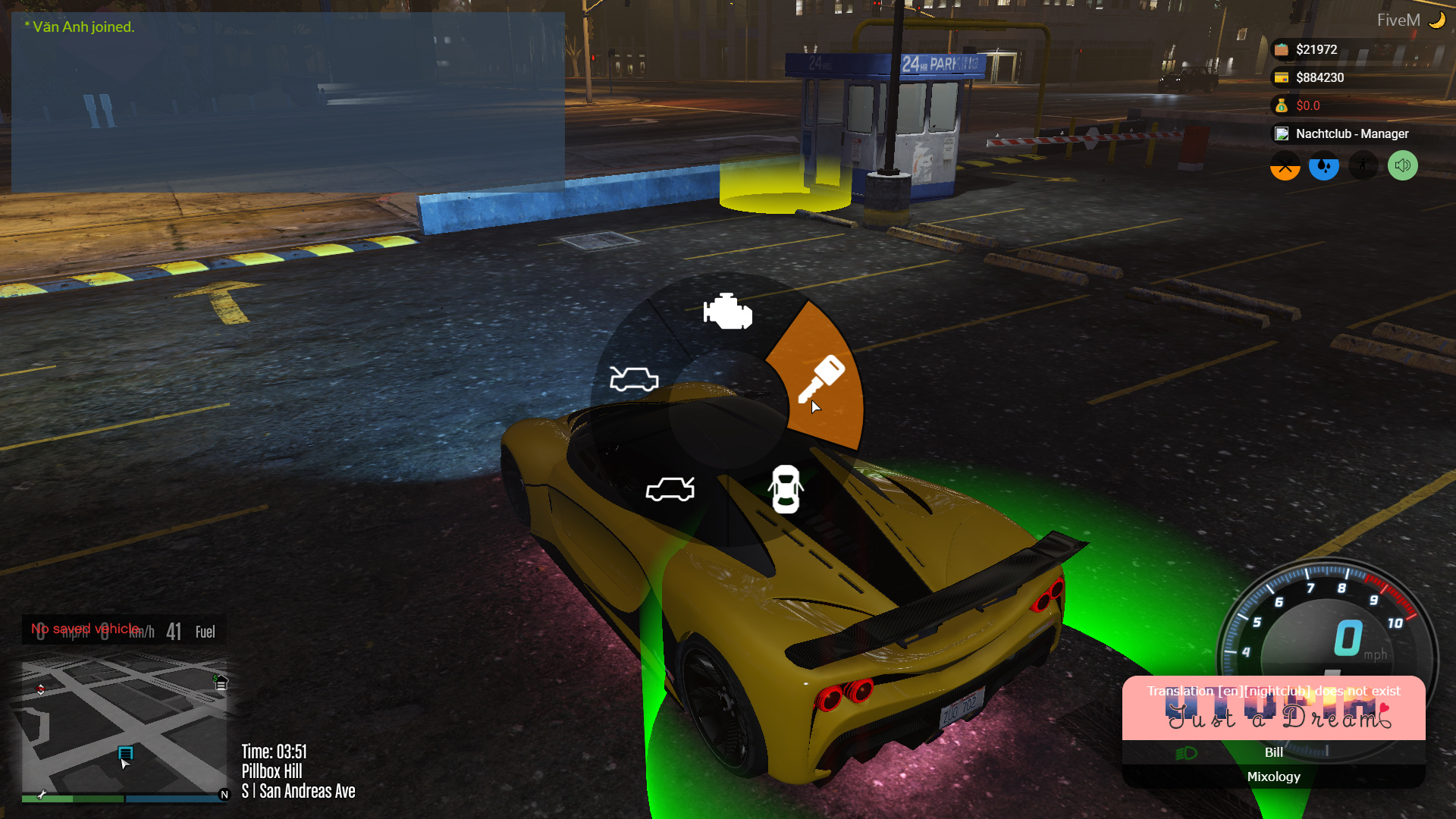Toggle the thirst water drops indicator
Viewport: 1456px width, 819px height.
pos(1323,165)
